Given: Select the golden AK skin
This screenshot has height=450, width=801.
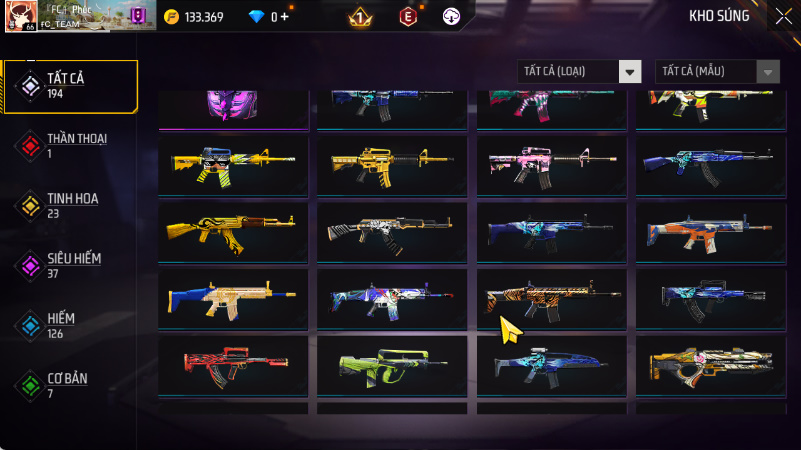Looking at the screenshot, I should [x=232, y=231].
